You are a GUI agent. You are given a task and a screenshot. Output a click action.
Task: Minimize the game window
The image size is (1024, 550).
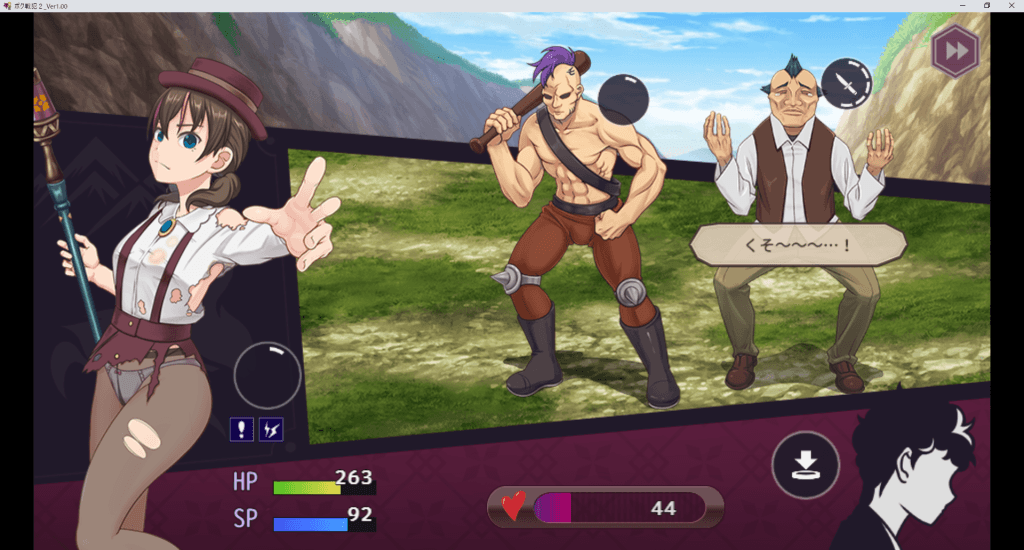point(964,6)
